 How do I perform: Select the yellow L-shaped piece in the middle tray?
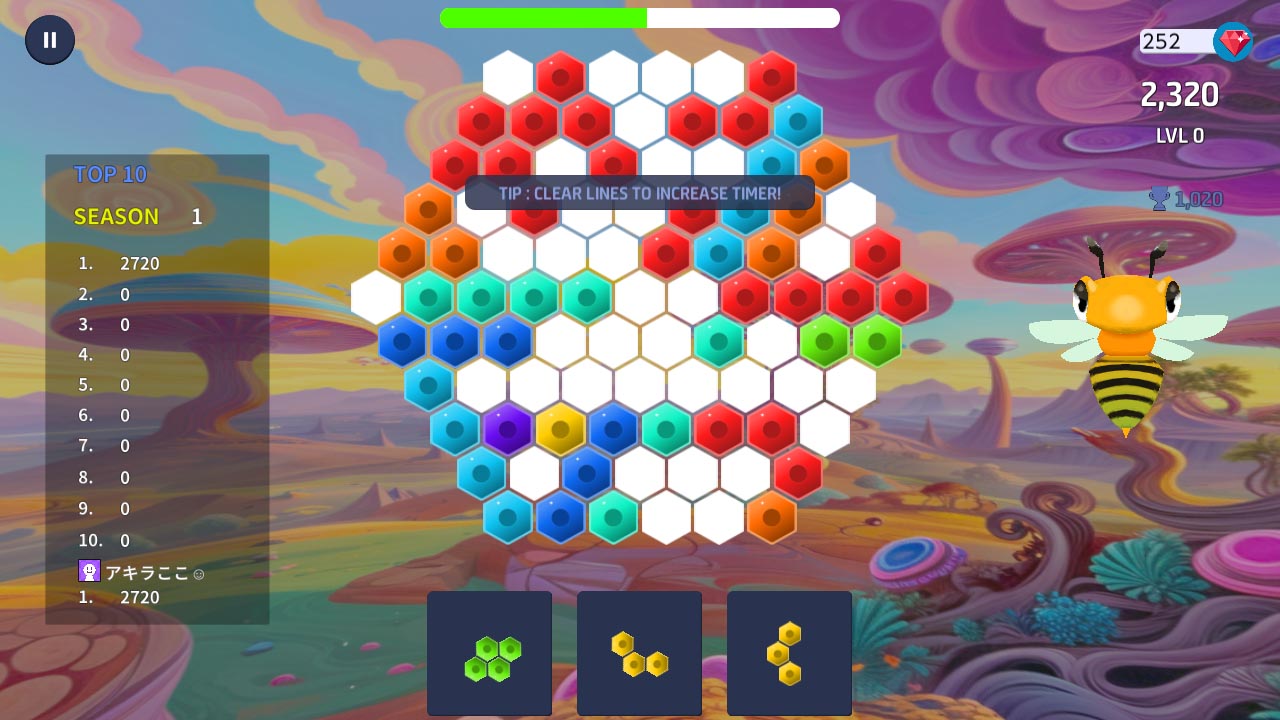point(639,653)
